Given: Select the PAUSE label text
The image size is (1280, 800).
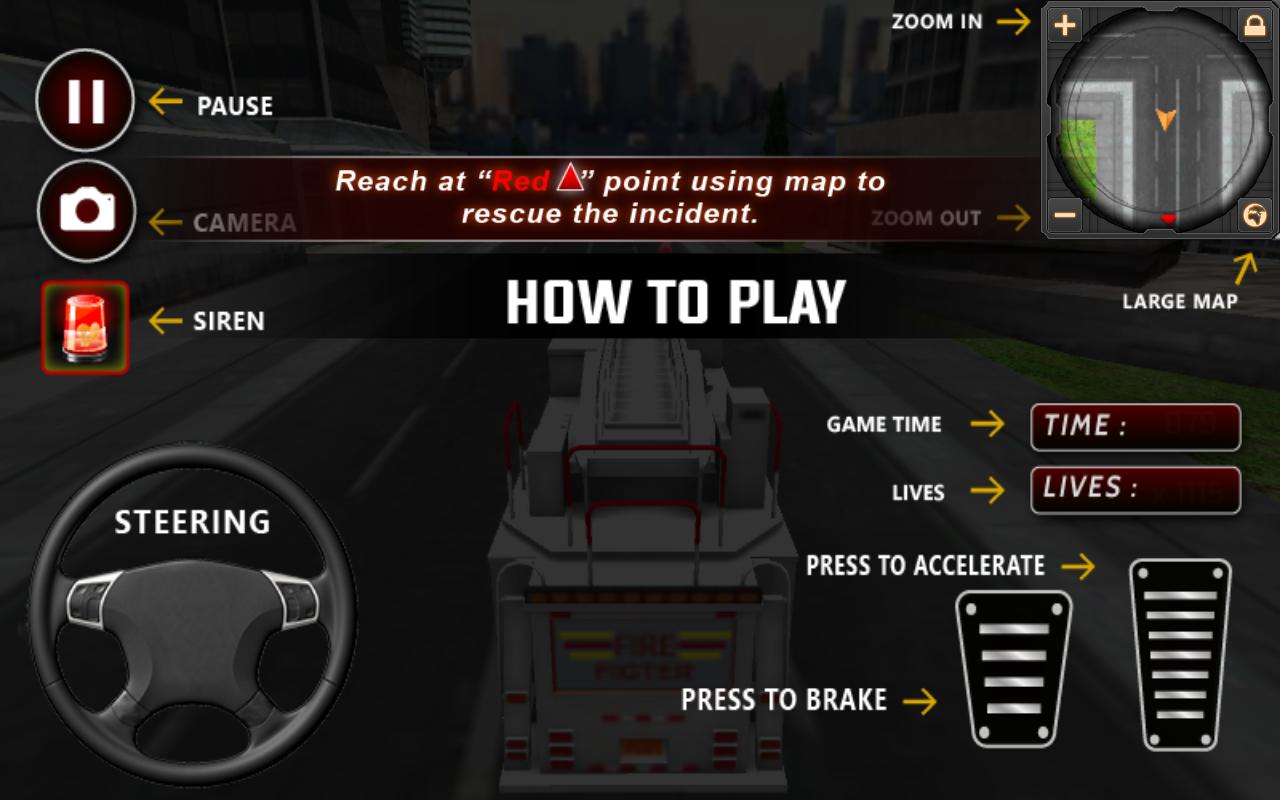Looking at the screenshot, I should (235, 104).
